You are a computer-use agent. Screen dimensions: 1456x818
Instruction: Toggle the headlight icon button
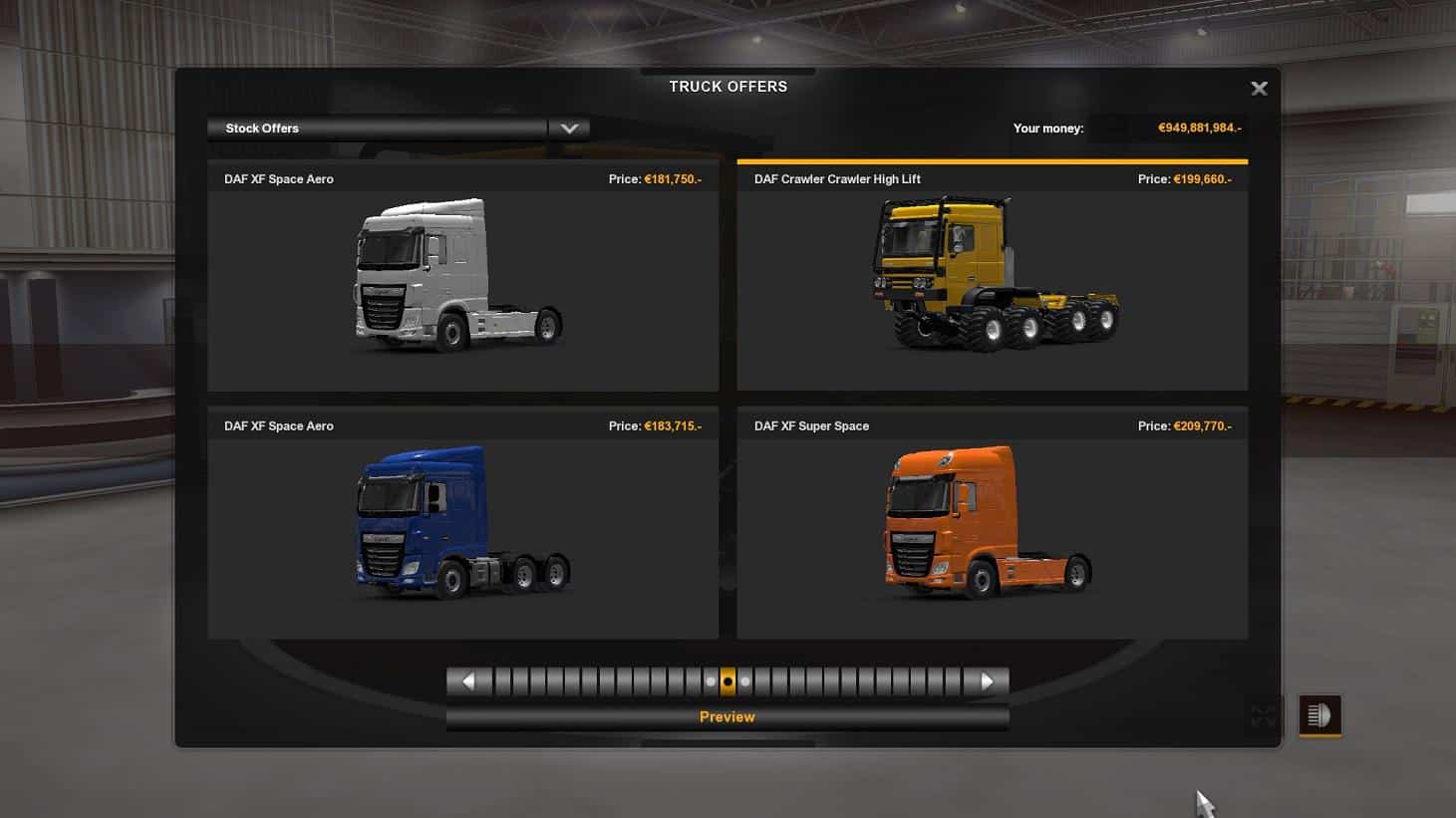1319,715
